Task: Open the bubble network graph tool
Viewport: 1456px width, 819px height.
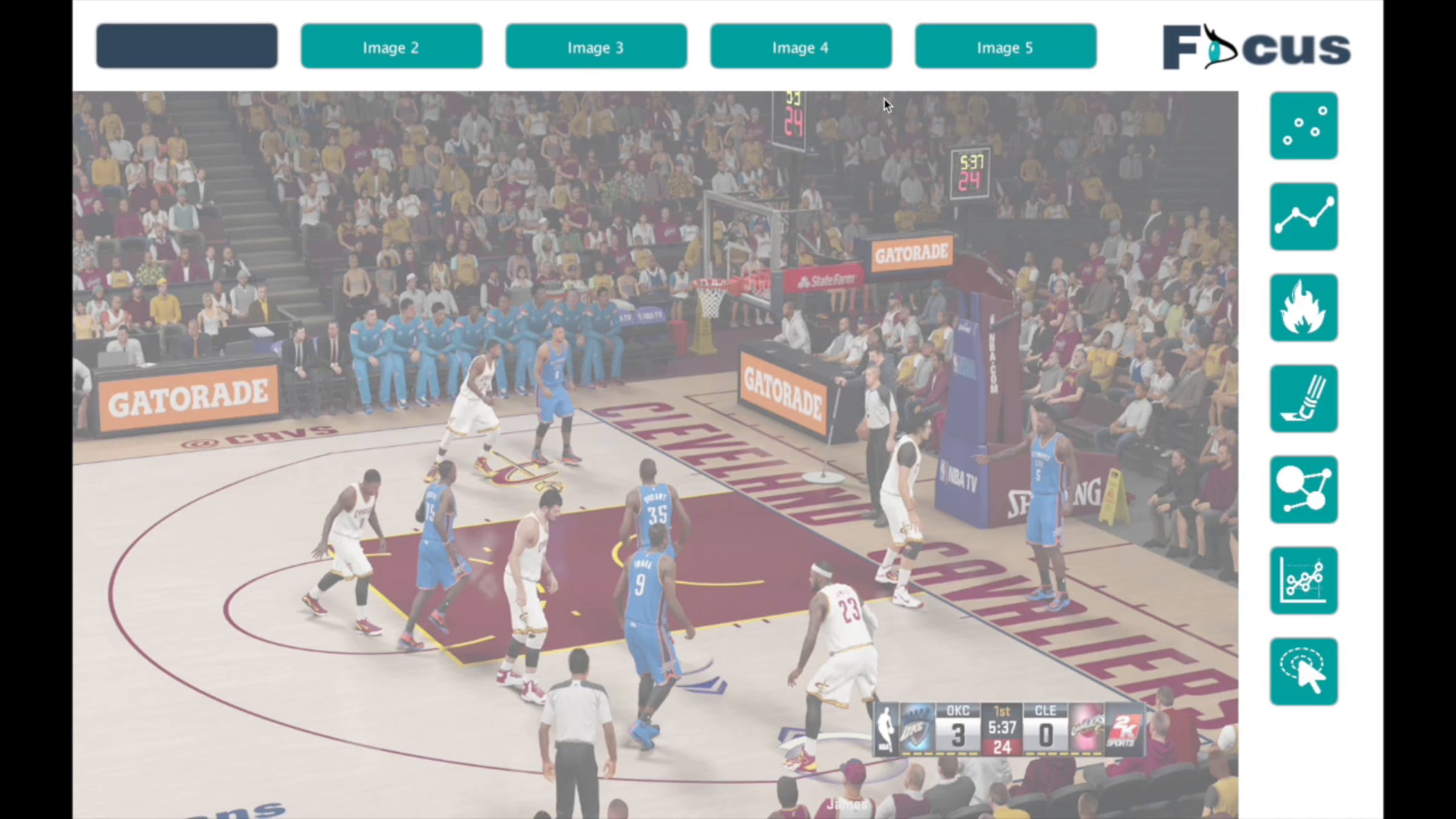Action: (1304, 490)
